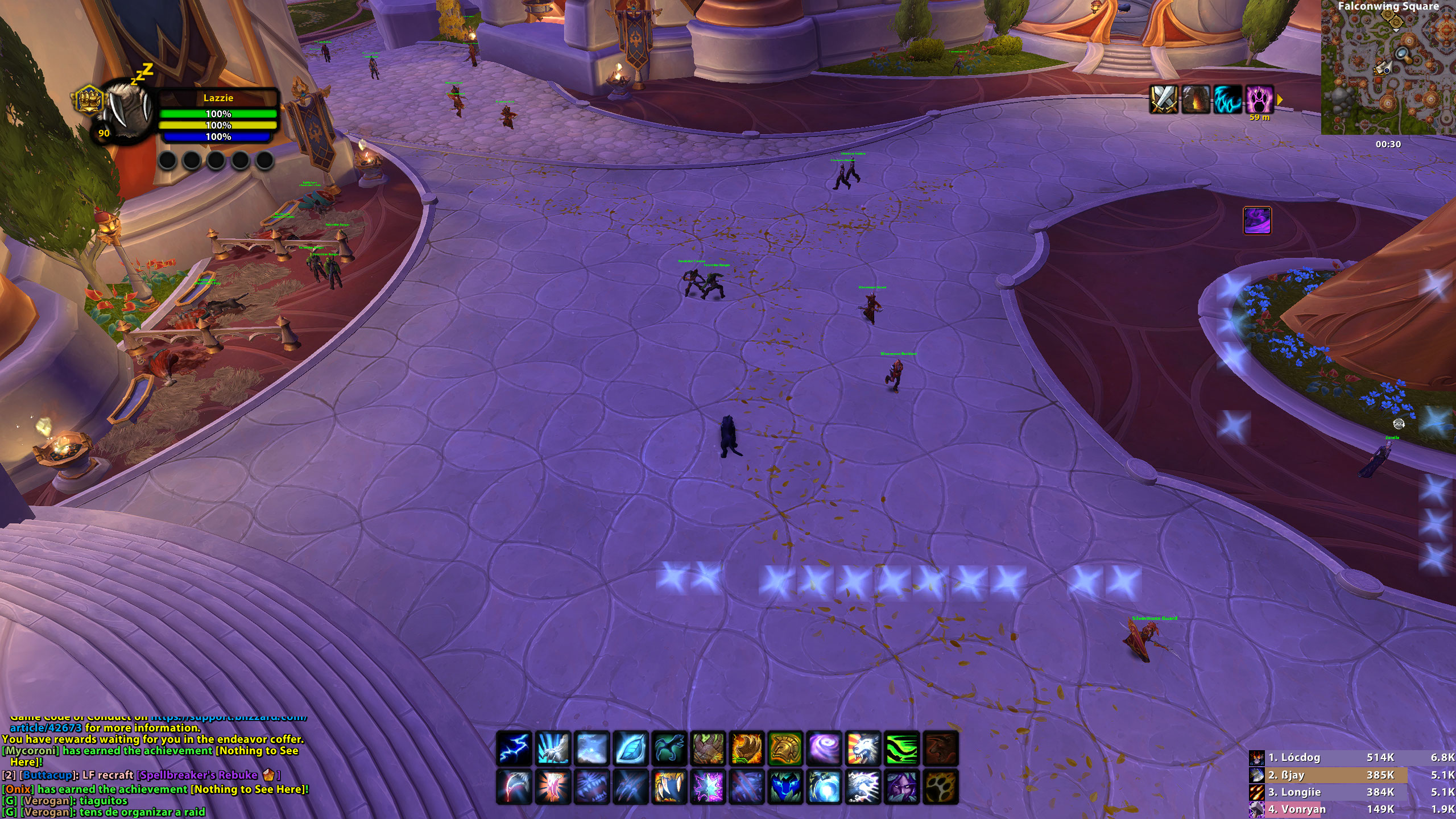Viewport: 1456px width, 819px height.
Task: Use the golden helmet ability
Action: pos(785,748)
